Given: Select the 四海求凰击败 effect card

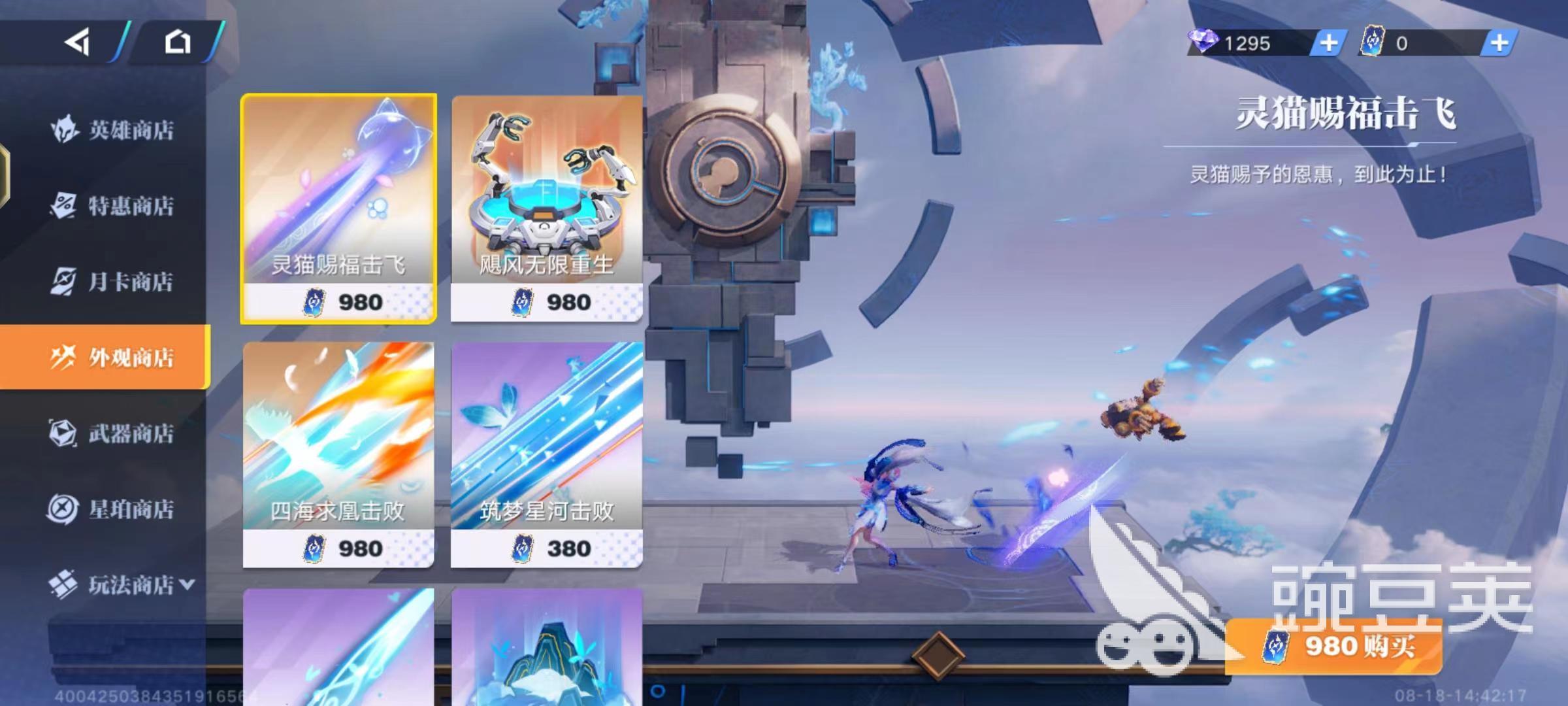Looking at the screenshot, I should (x=338, y=454).
